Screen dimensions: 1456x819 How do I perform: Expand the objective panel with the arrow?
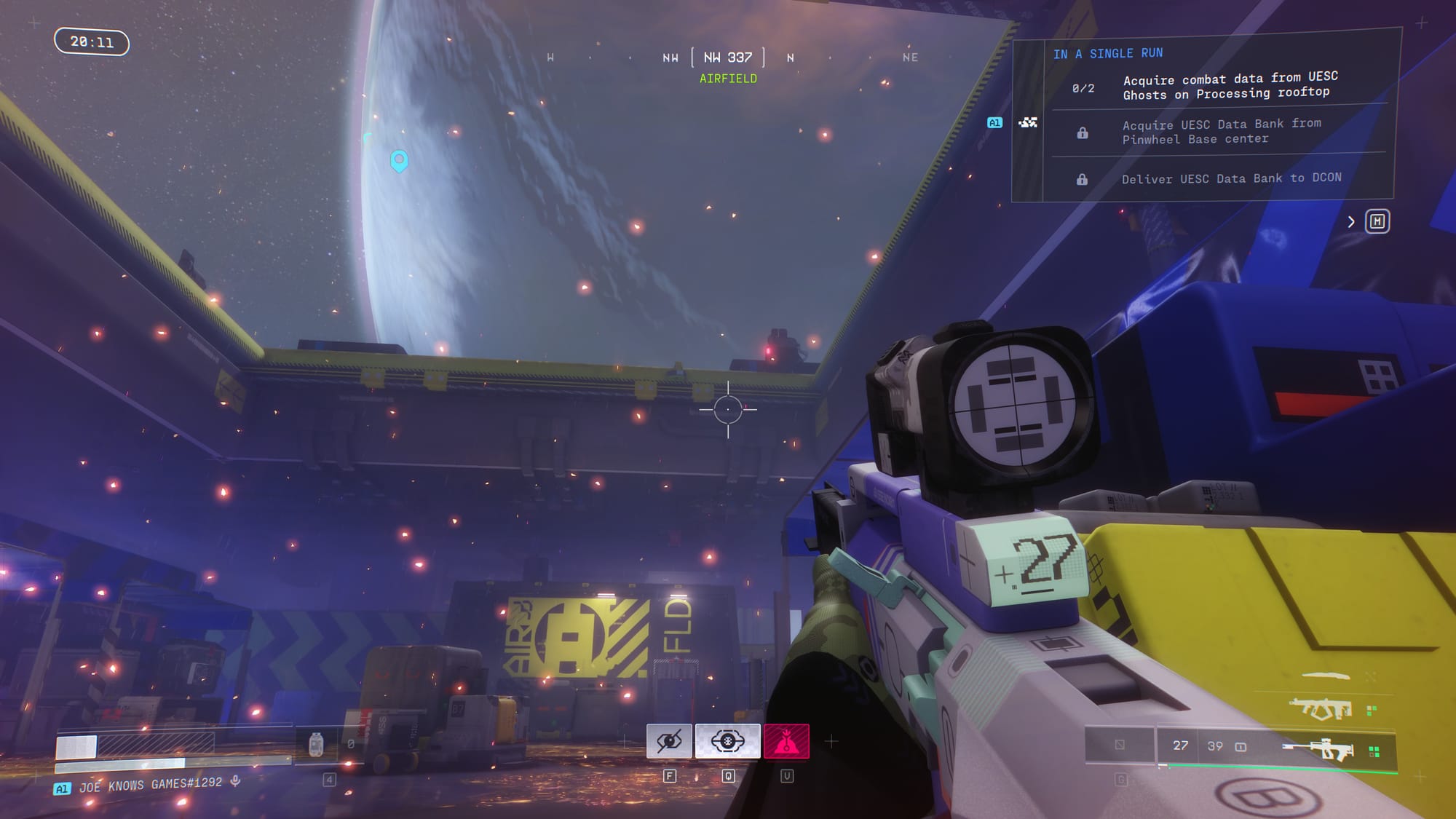tap(1350, 222)
